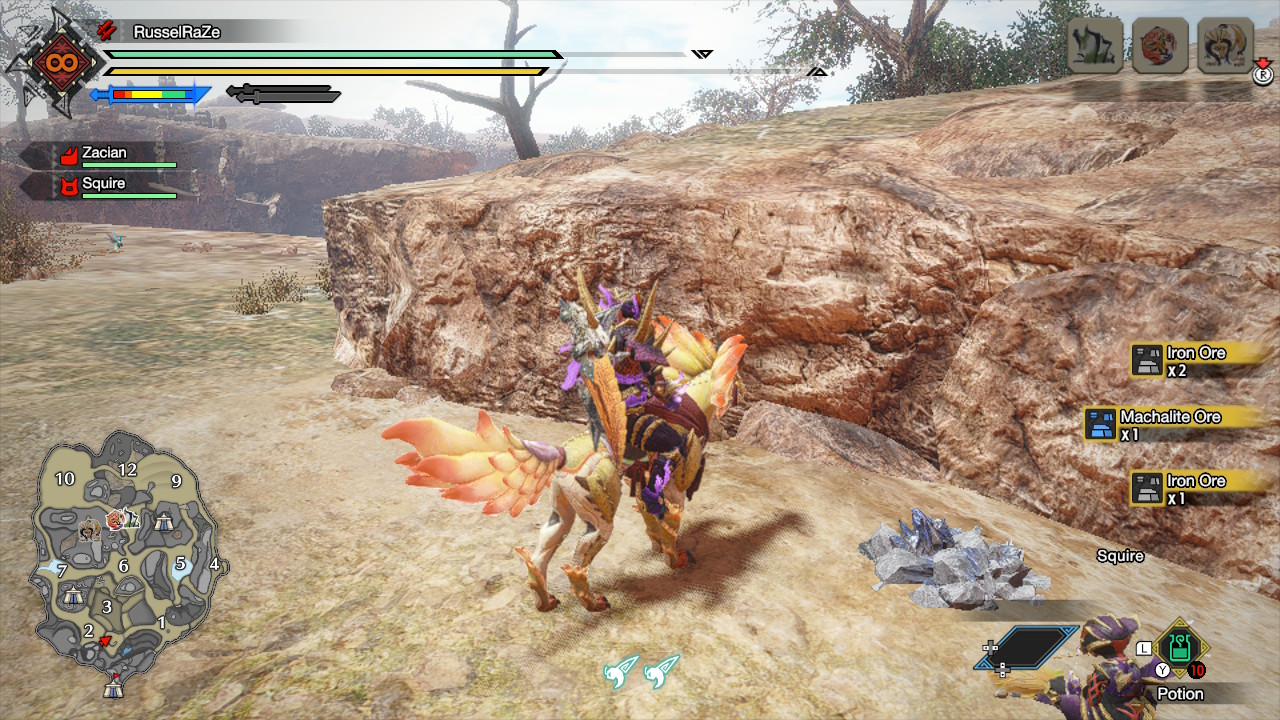The height and width of the screenshot is (720, 1280).
Task: Select party member Squire in buddy list
Action: point(105,185)
